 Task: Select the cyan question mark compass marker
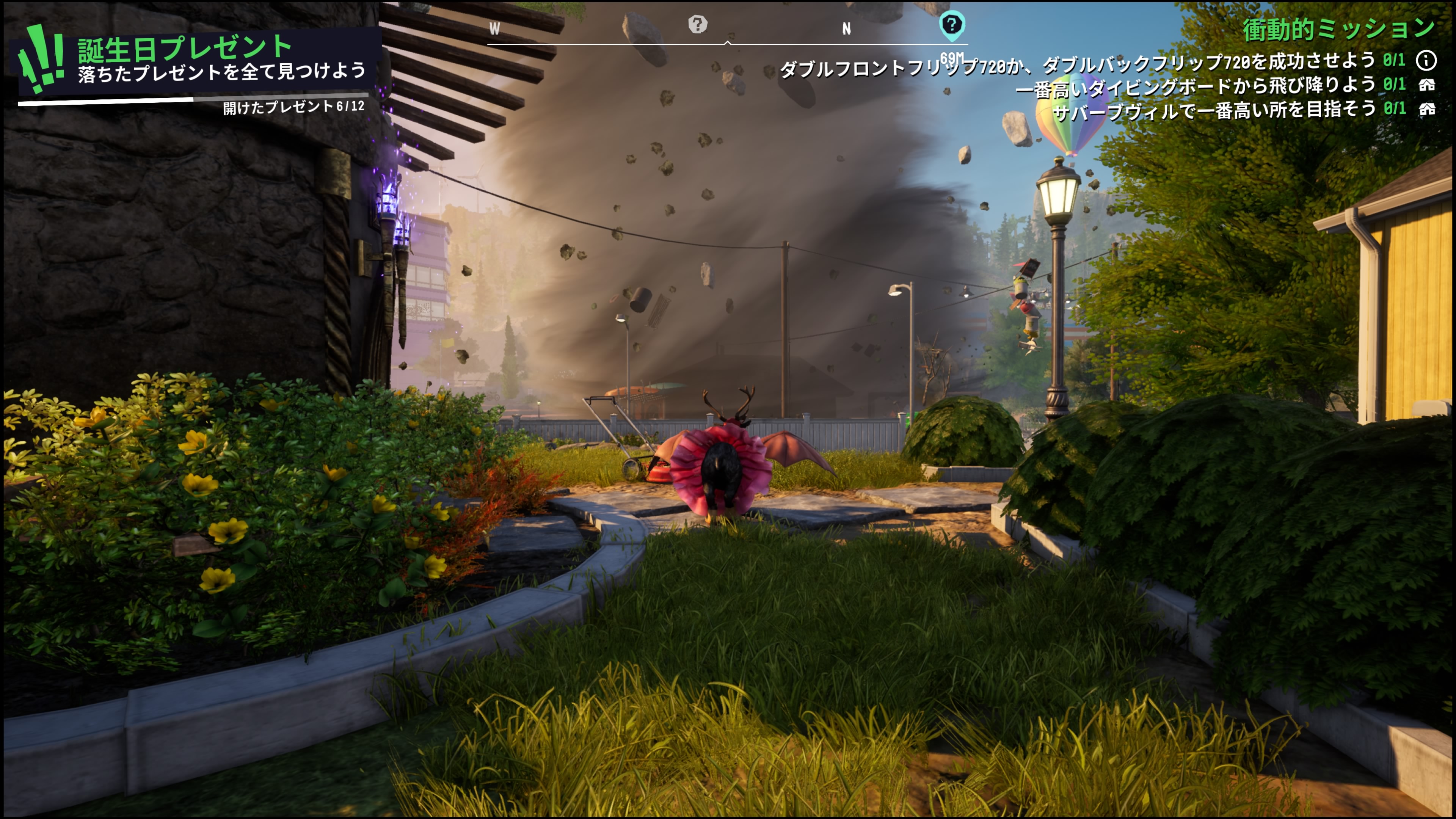pyautogui.click(x=951, y=25)
